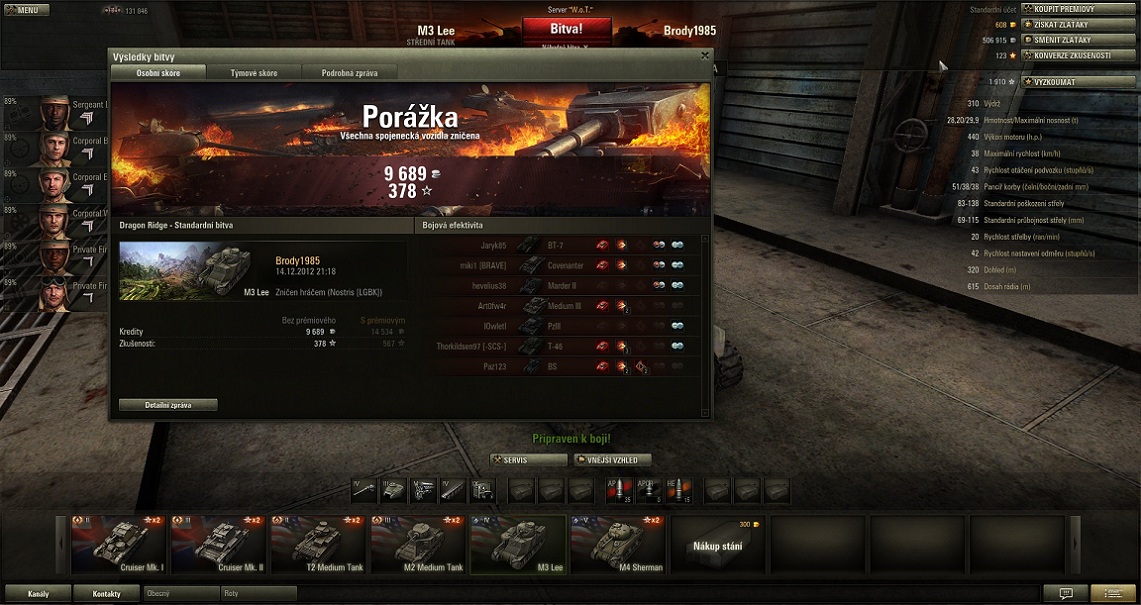Open the Podrobná zpráva tab
The height and width of the screenshot is (605, 1141).
[349, 73]
